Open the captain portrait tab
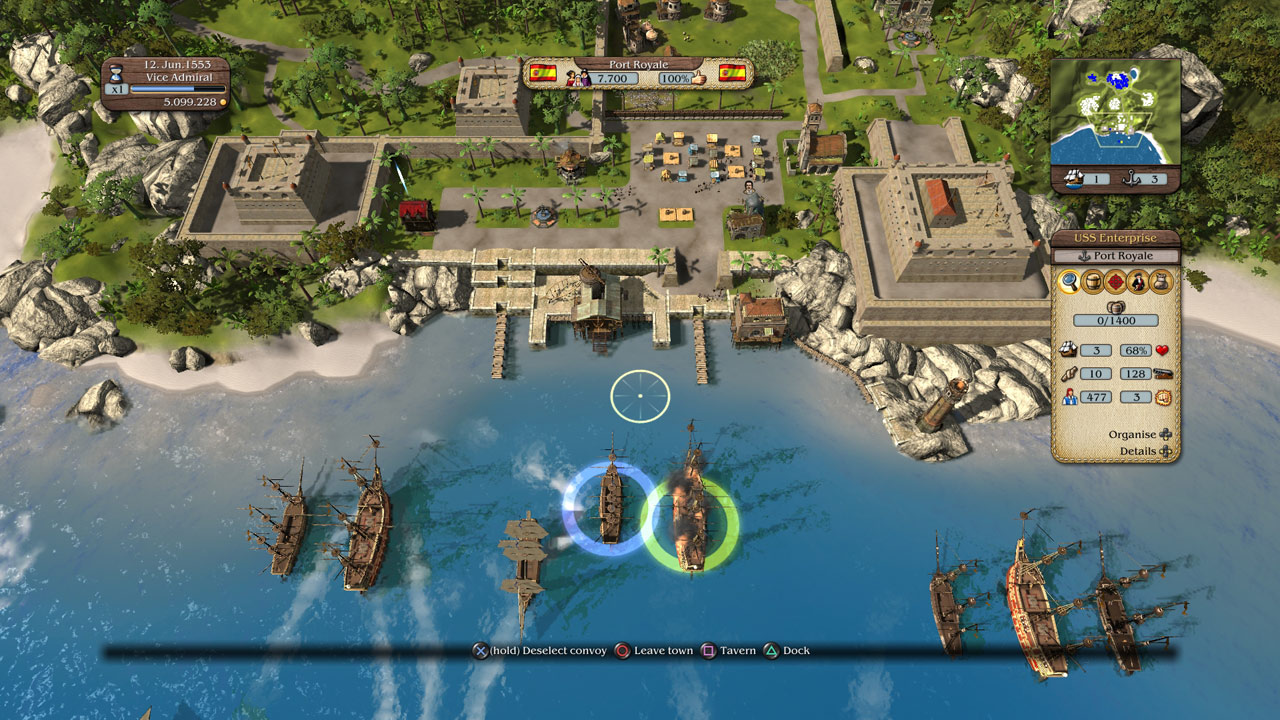The height and width of the screenshot is (720, 1280). pos(1139,283)
